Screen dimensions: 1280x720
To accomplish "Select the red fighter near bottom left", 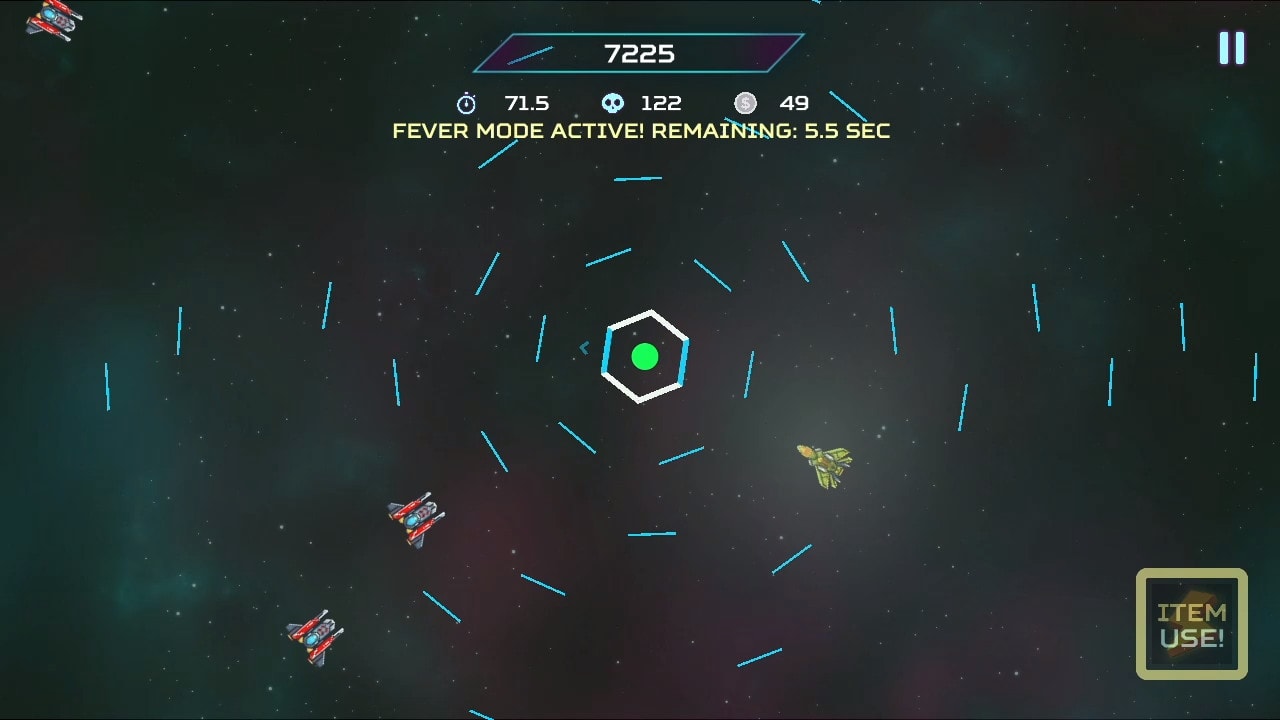I will tap(313, 637).
